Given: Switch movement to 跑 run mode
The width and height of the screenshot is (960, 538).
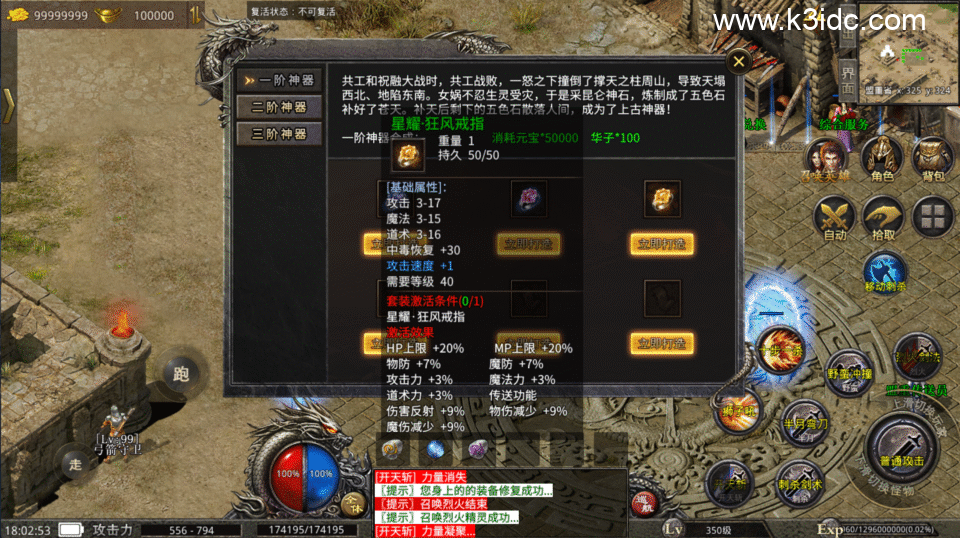Looking at the screenshot, I should [181, 375].
